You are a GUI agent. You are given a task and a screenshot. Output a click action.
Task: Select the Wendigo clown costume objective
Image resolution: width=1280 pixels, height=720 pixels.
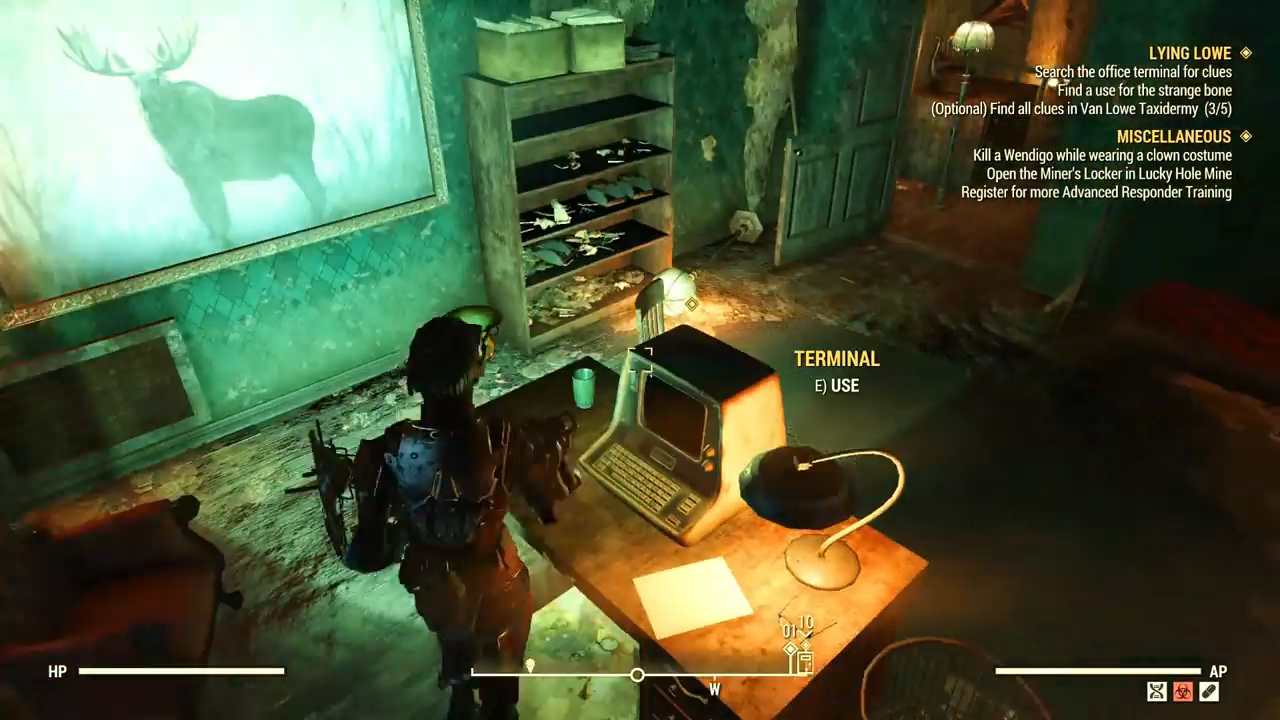click(x=1102, y=155)
